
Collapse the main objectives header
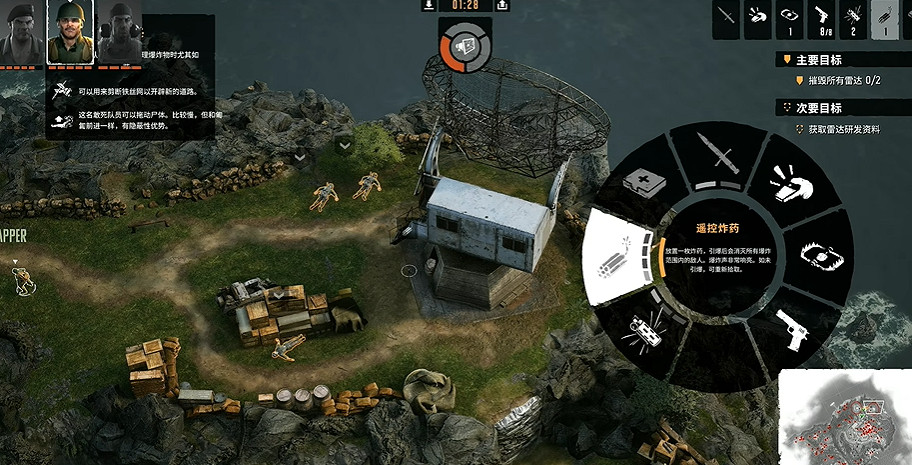[786, 60]
